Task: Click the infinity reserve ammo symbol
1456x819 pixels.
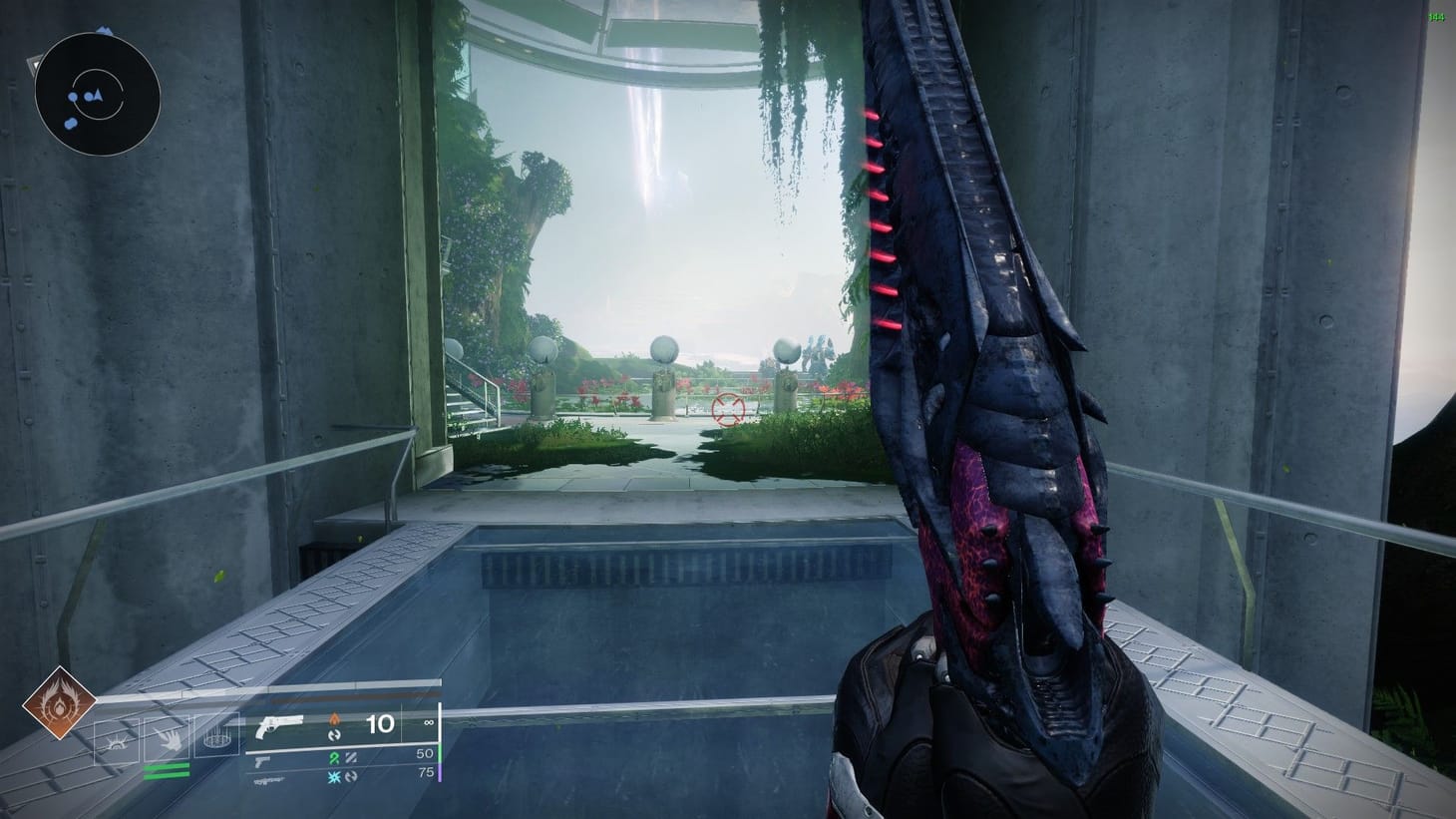Action: click(x=428, y=721)
